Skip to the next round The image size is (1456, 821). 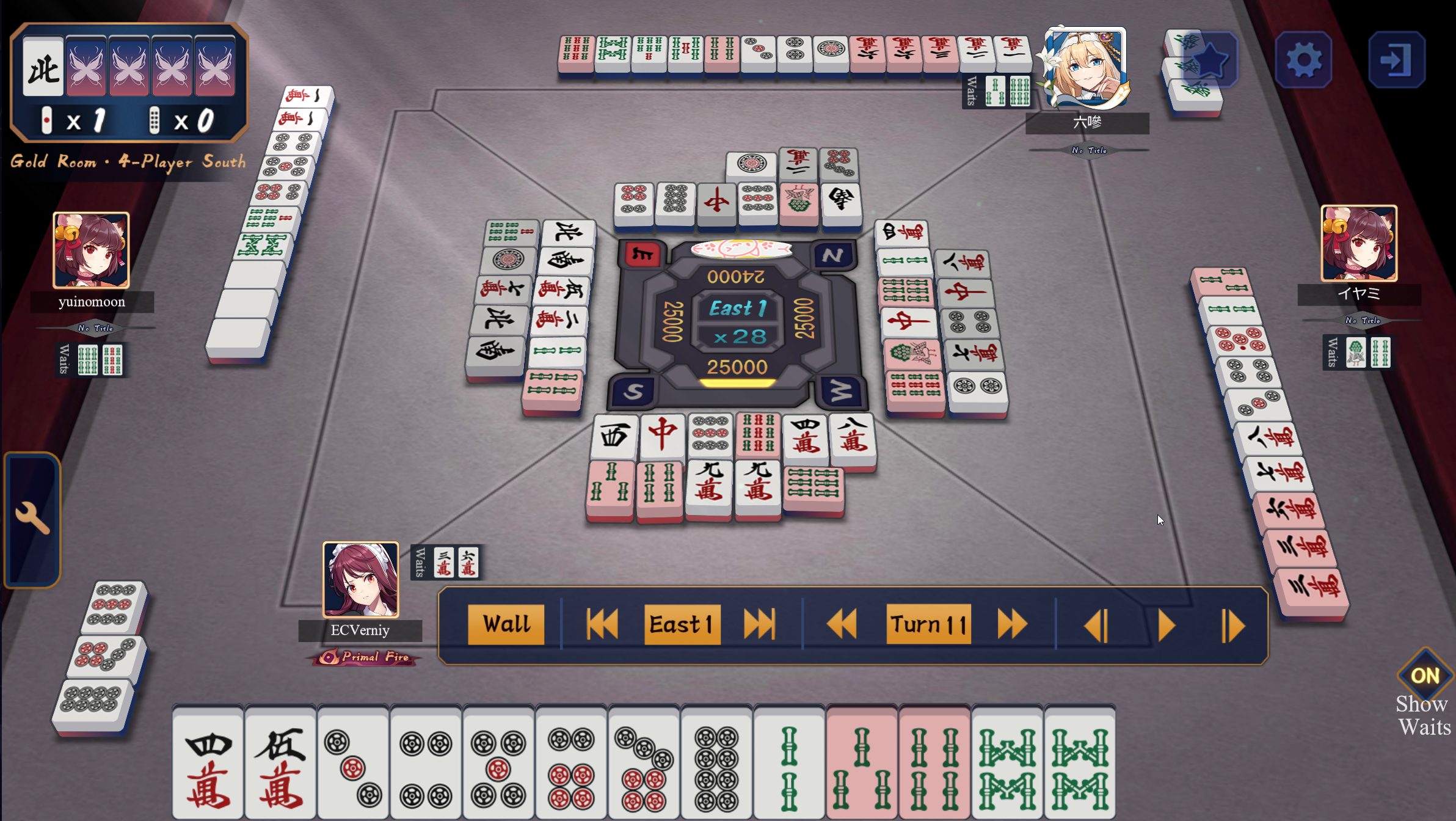coord(759,624)
